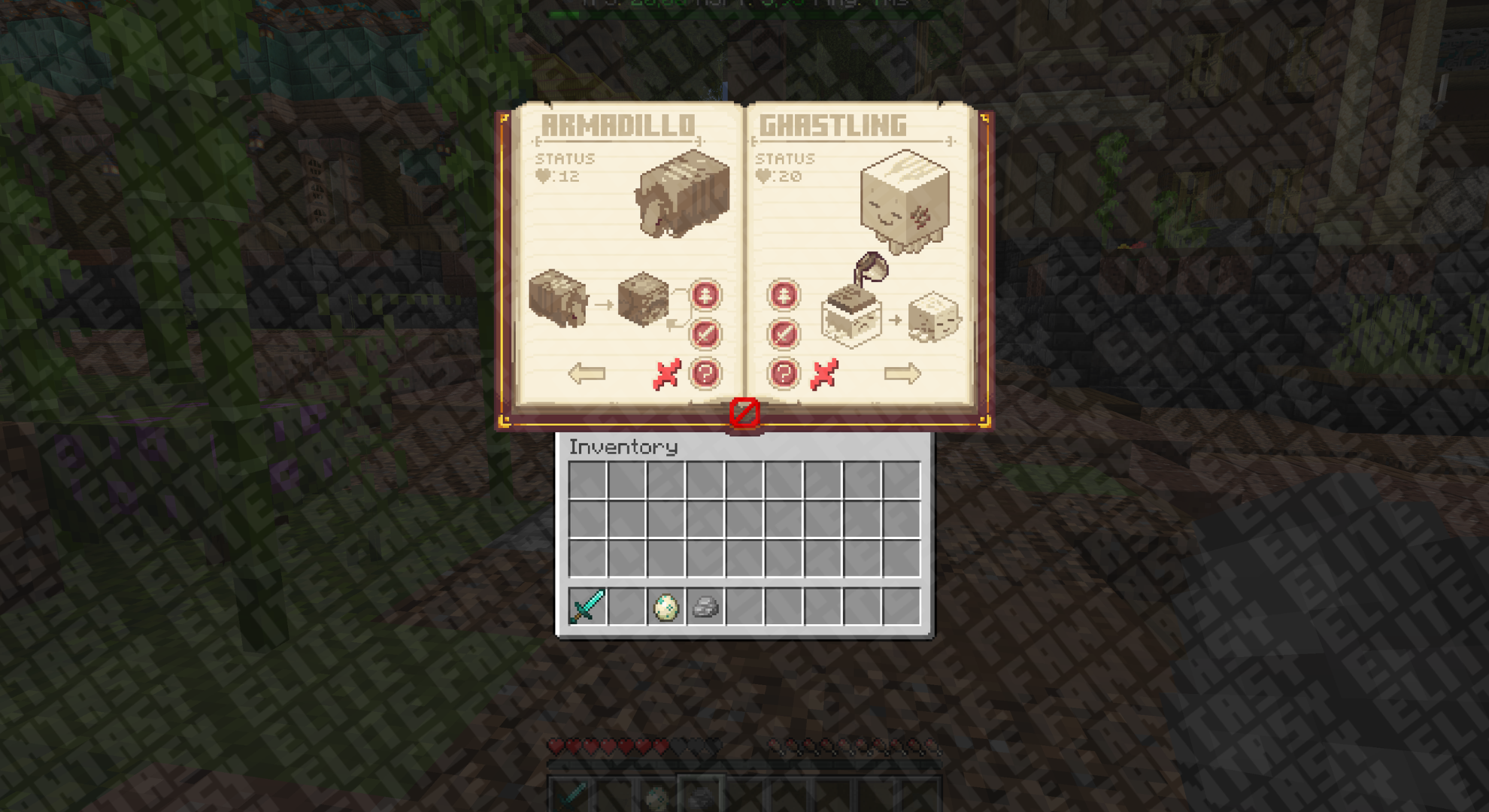Open the question mark on Armadillo page
Viewport: 1489px width, 812px height.
click(x=705, y=373)
